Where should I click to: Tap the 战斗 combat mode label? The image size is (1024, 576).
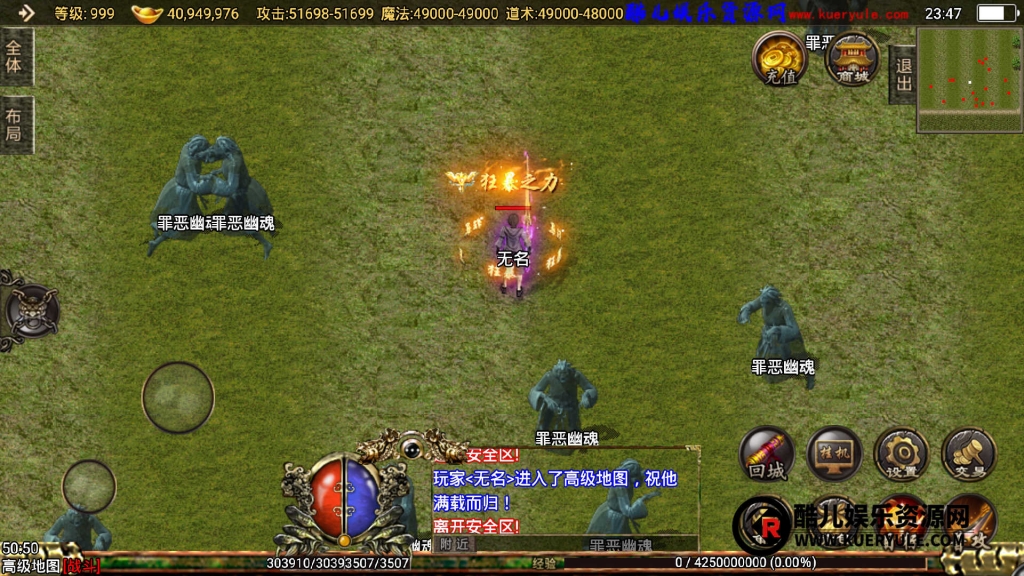click(x=82, y=567)
